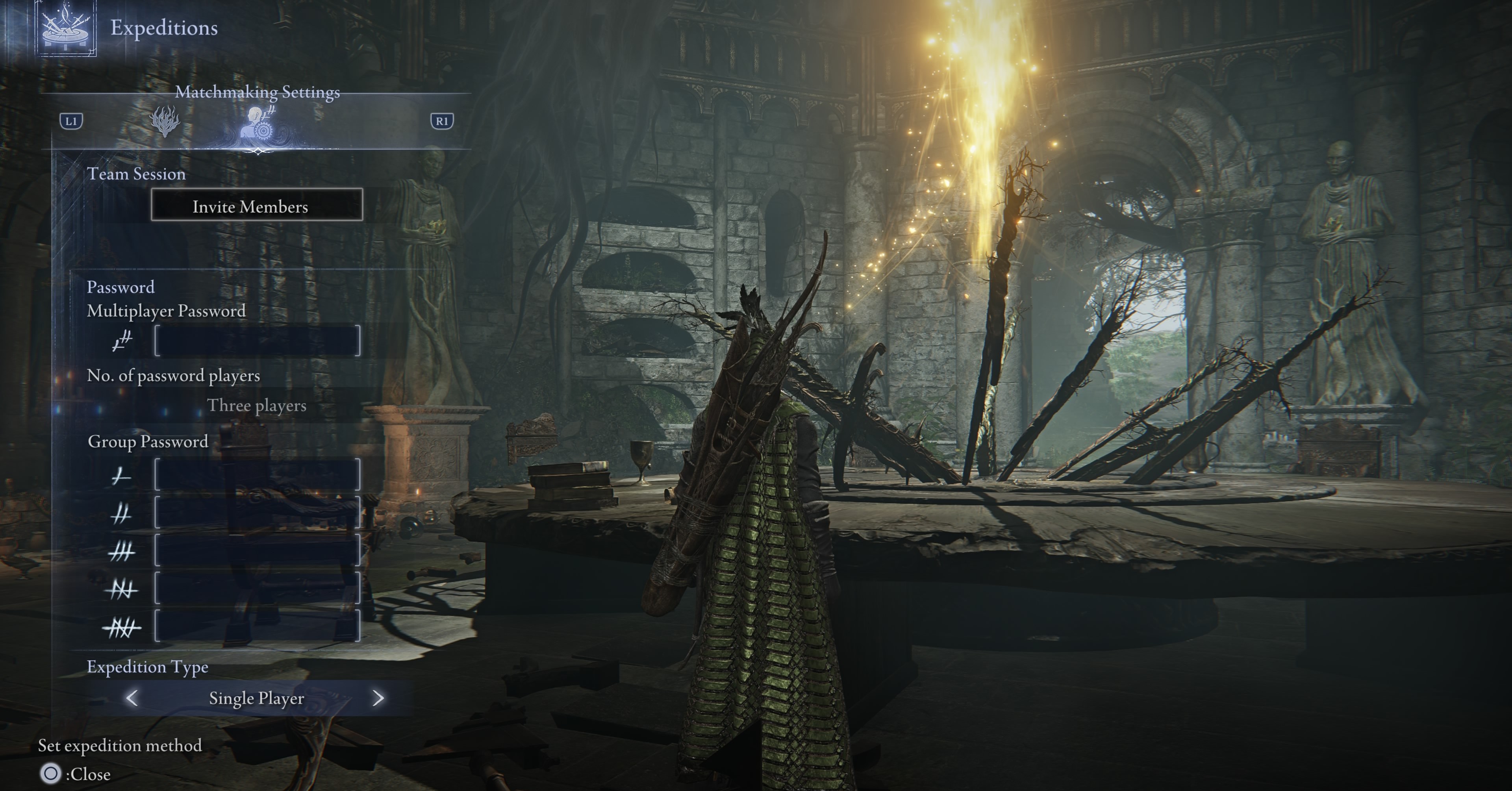Click the Invite Members button
The image size is (1512, 791).
256,206
